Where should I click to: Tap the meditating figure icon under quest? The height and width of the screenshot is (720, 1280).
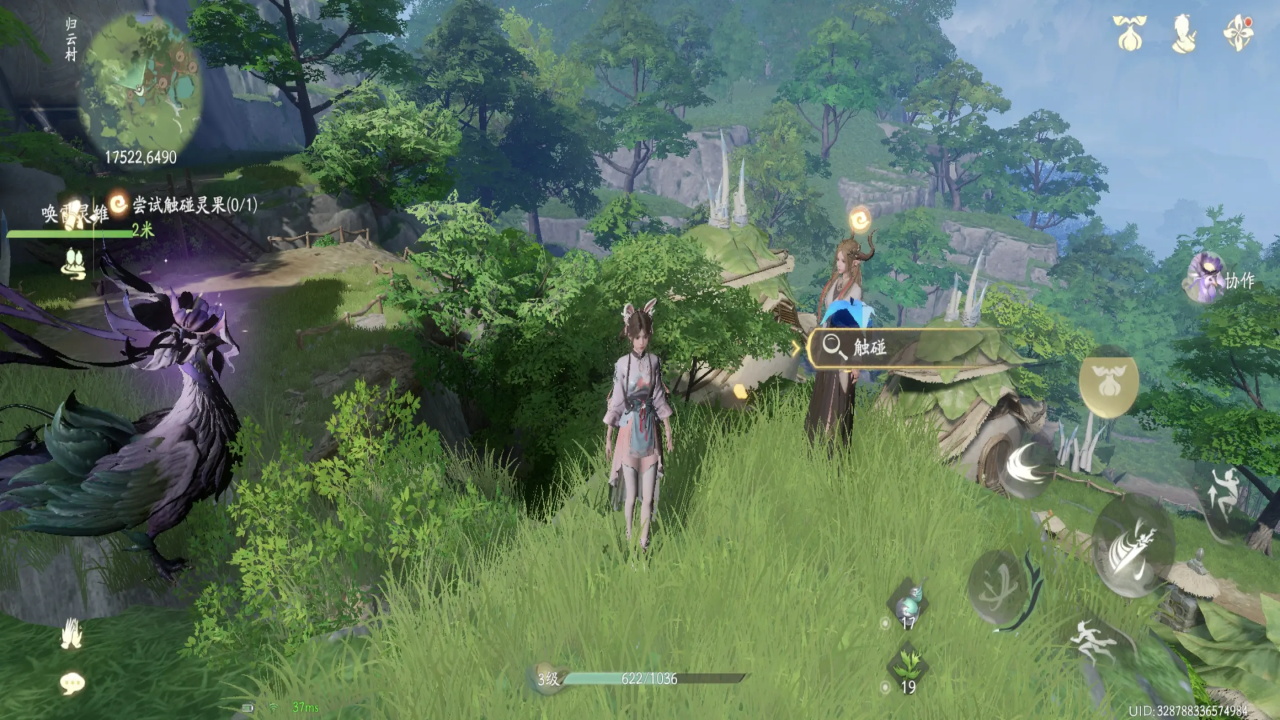pos(75,263)
